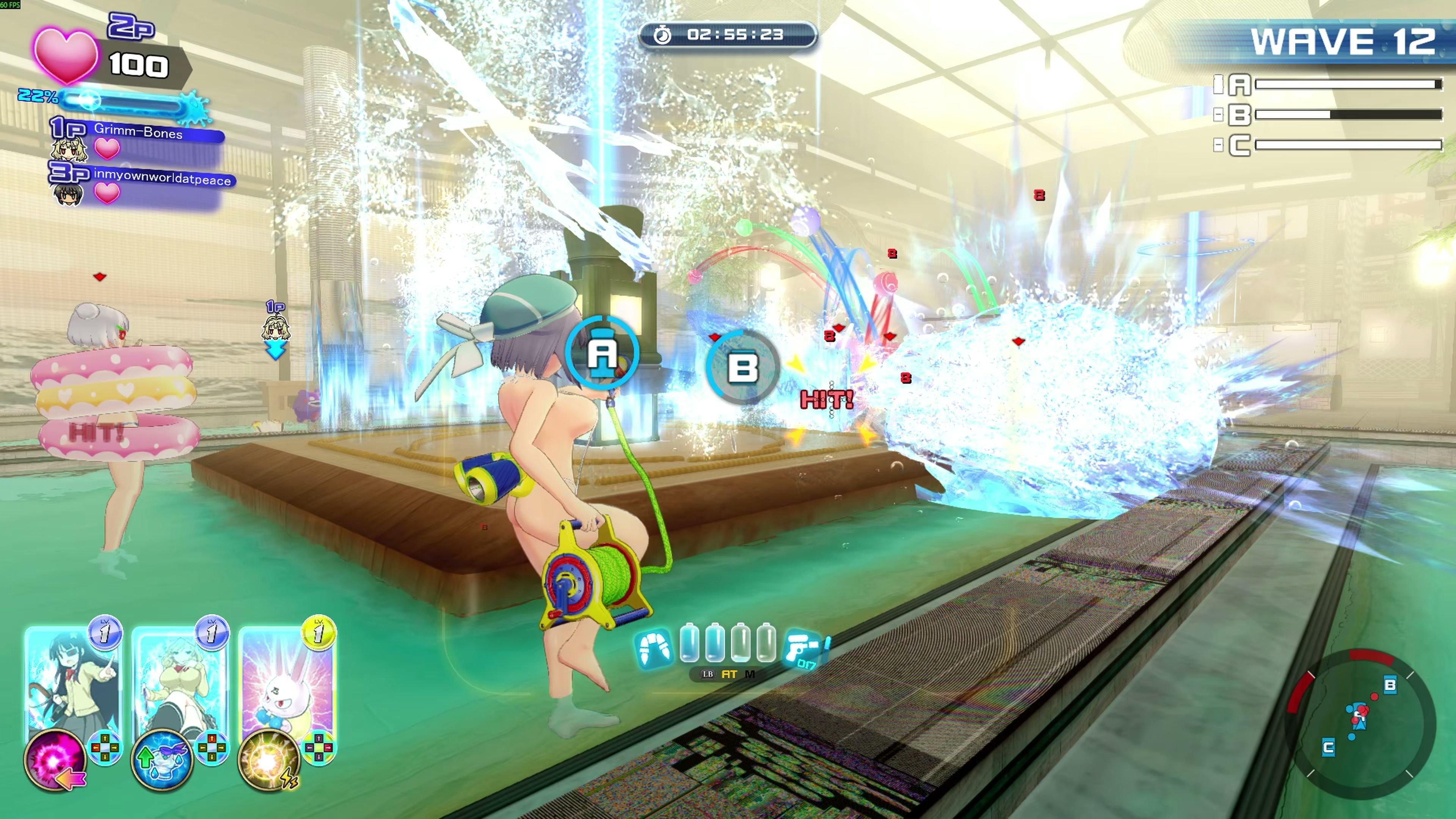Click the C marker on the minimap
Viewport: 1456px width, 819px height.
coord(1328,748)
